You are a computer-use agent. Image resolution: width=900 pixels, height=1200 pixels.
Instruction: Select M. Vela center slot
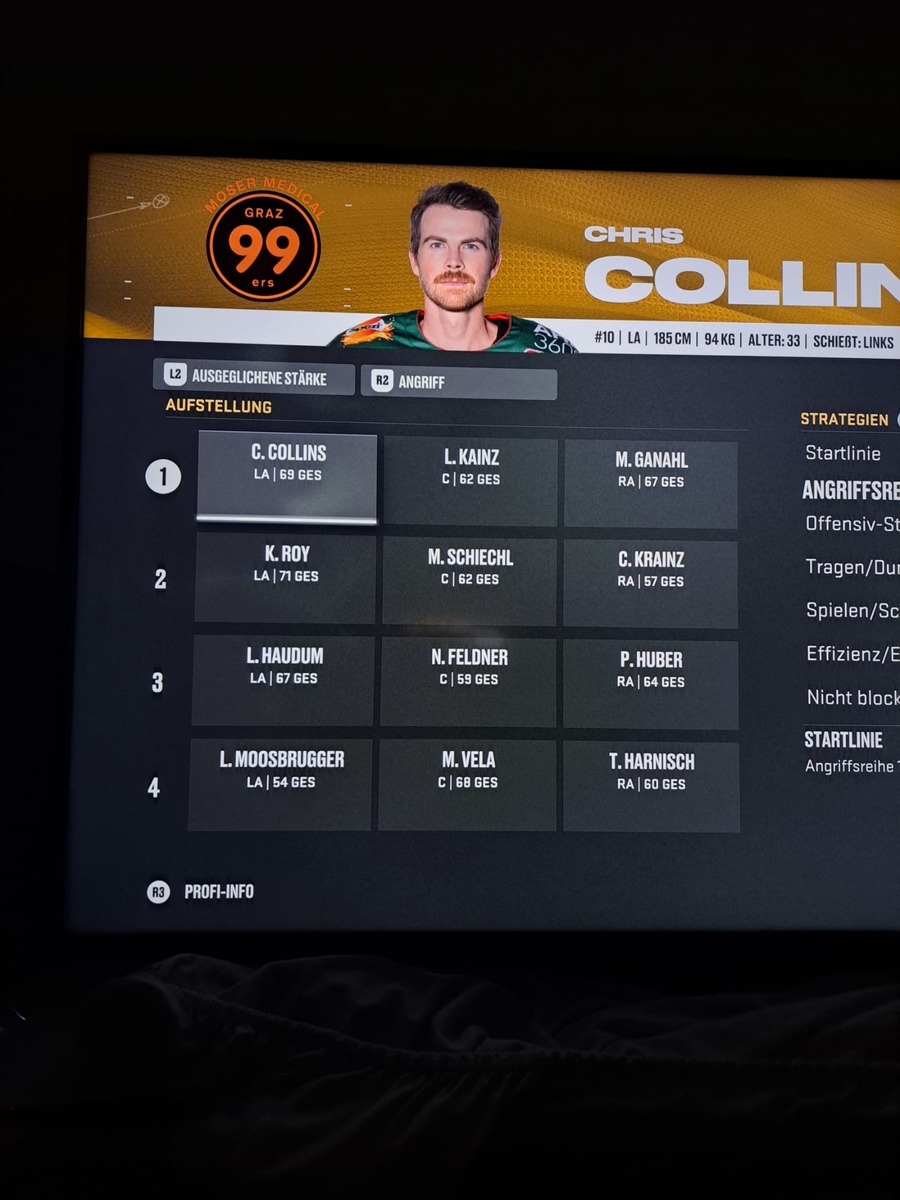coord(468,785)
